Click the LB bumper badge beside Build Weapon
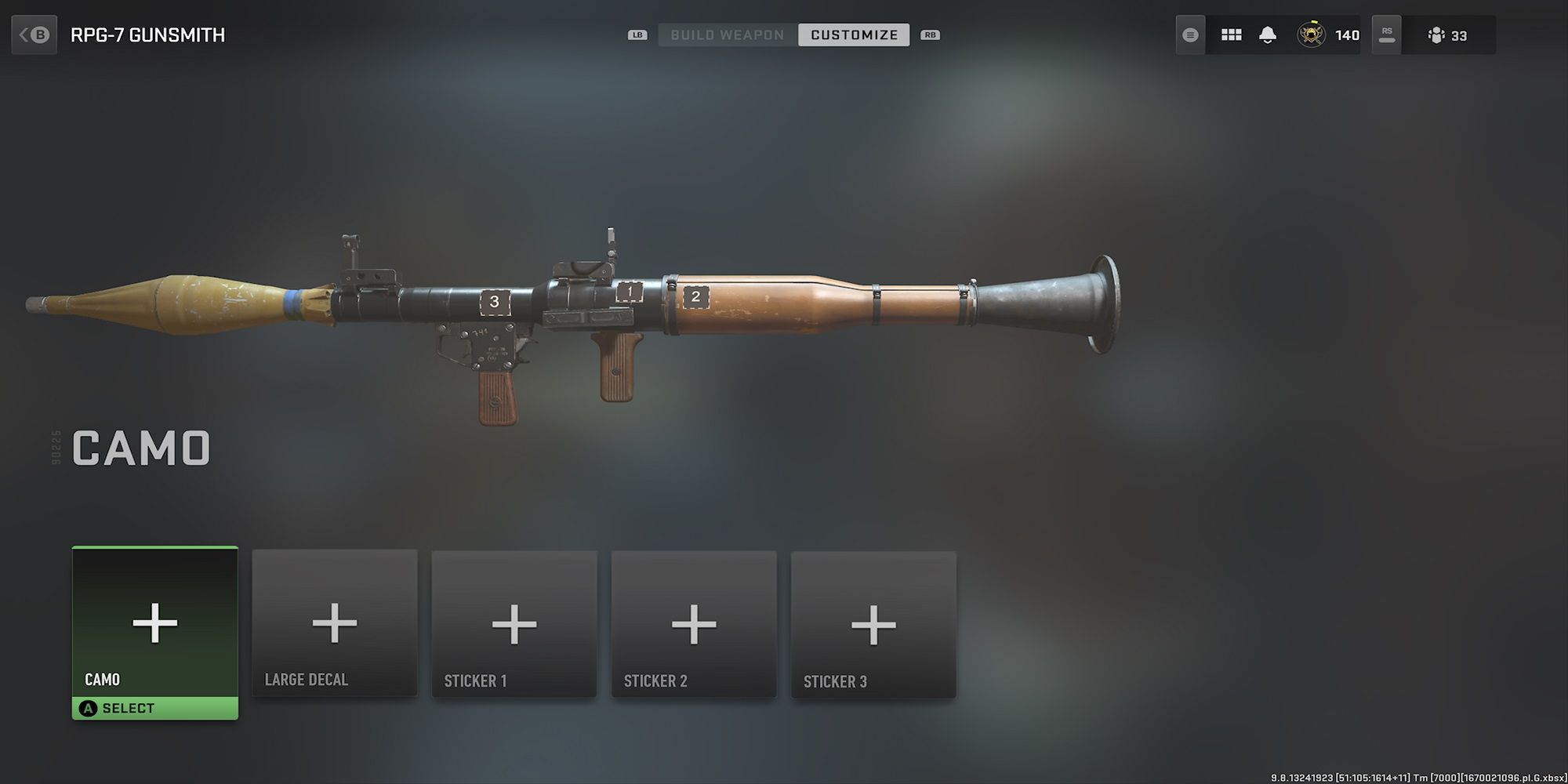Image resolution: width=1568 pixels, height=784 pixels. 639,34
